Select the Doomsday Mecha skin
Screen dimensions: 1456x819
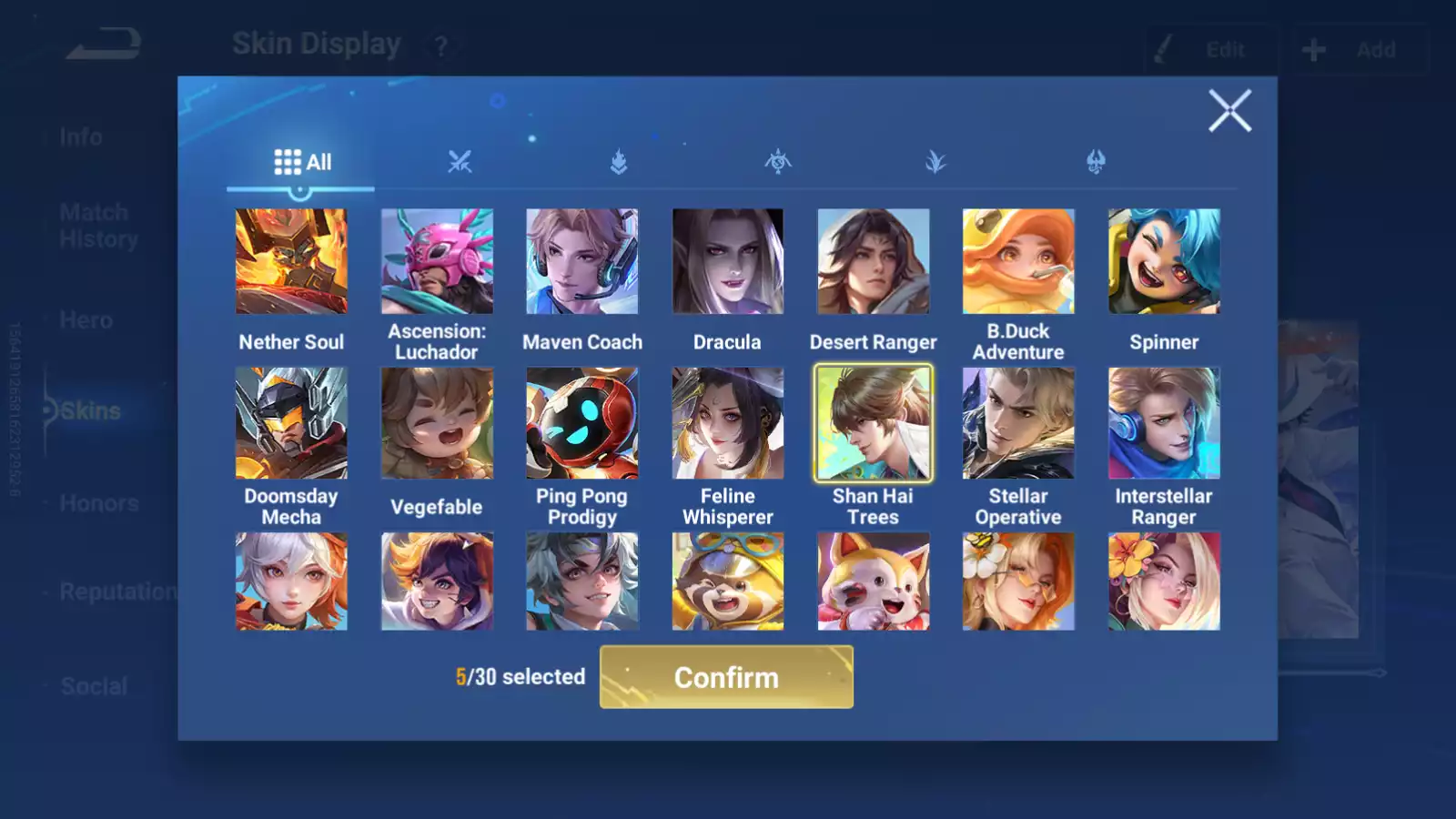point(291,423)
